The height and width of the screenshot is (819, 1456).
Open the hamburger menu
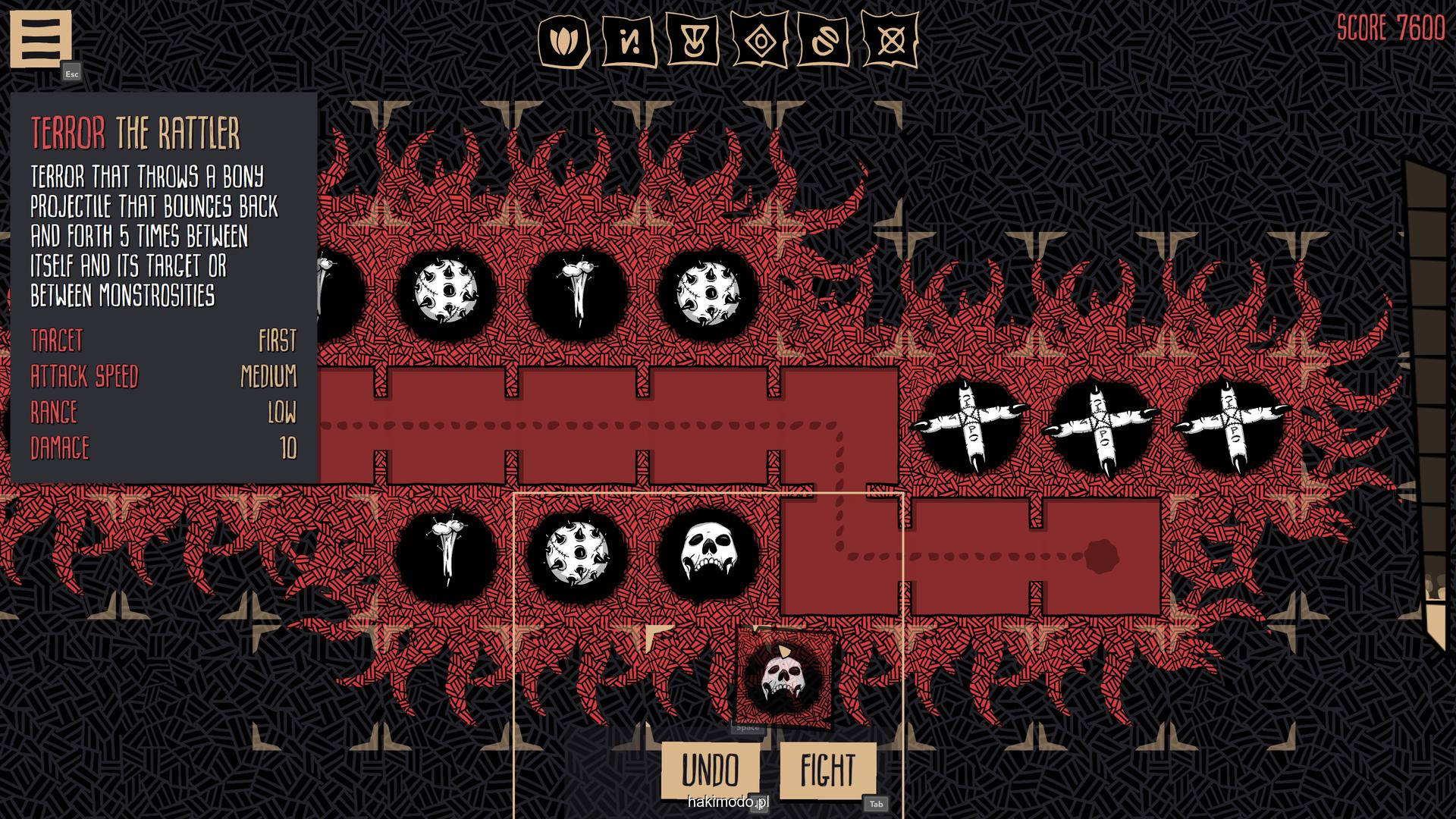tap(40, 38)
